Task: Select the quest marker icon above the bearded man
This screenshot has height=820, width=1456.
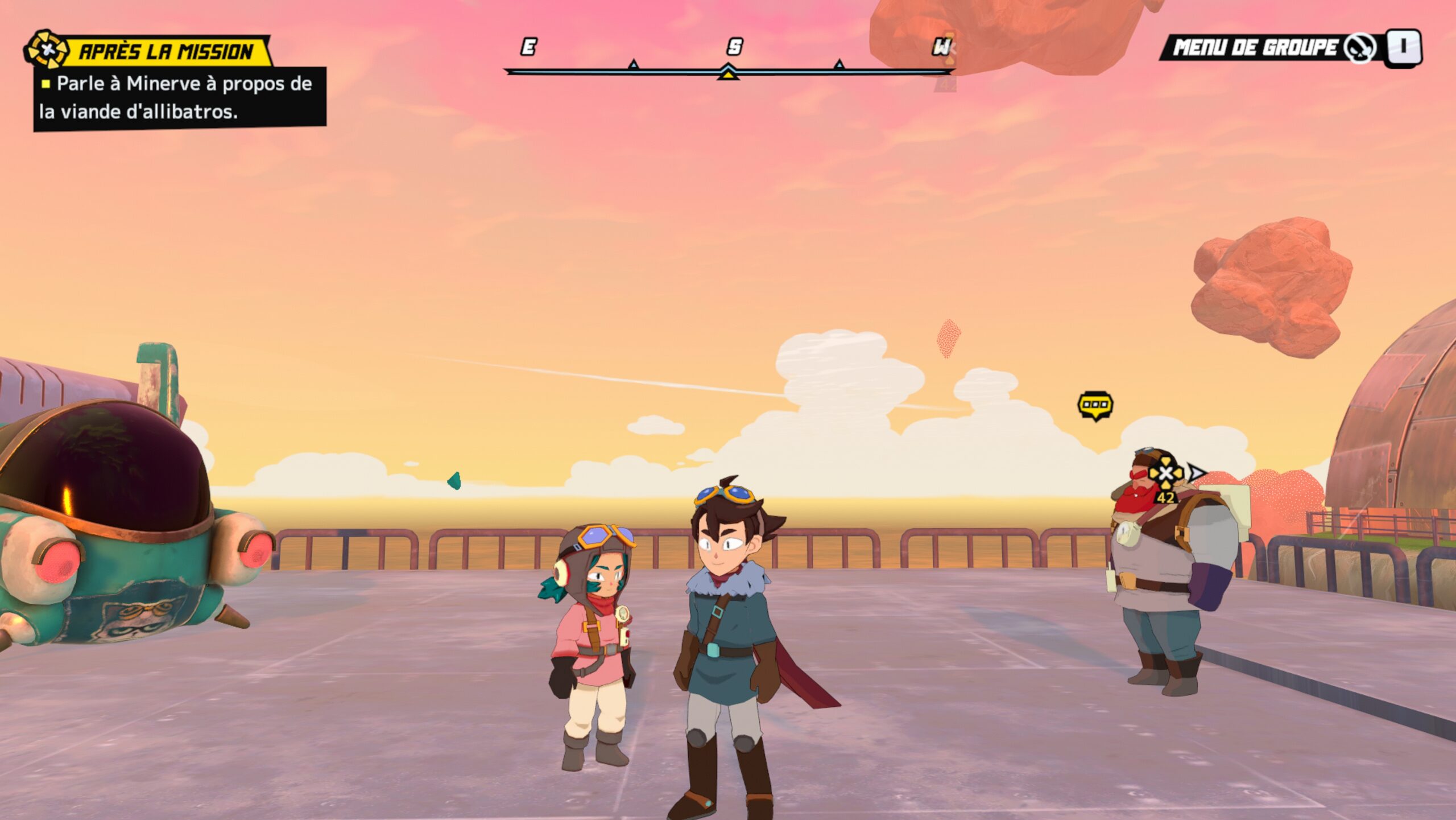Action: [1165, 473]
